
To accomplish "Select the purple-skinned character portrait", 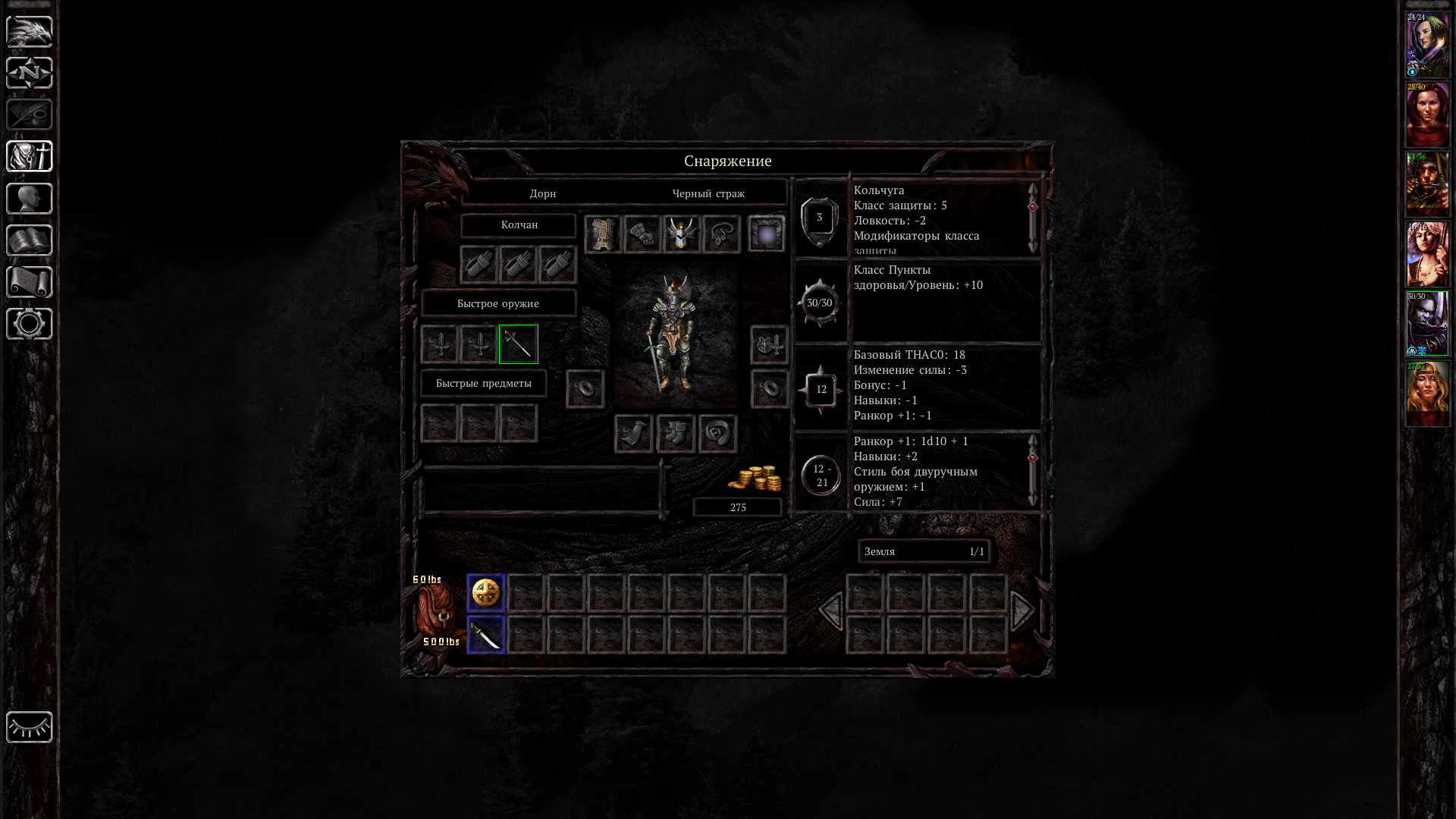I will tap(1428, 325).
